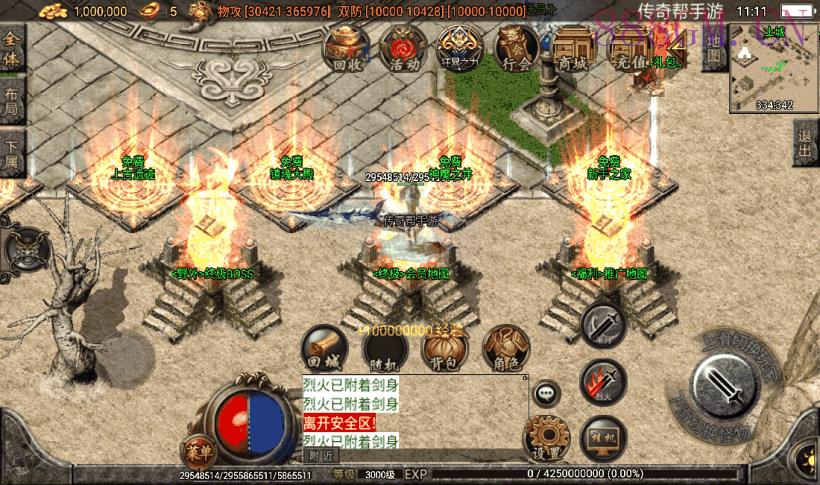Open the 角色 character sheet
This screenshot has width=820, height=485.
coord(506,349)
